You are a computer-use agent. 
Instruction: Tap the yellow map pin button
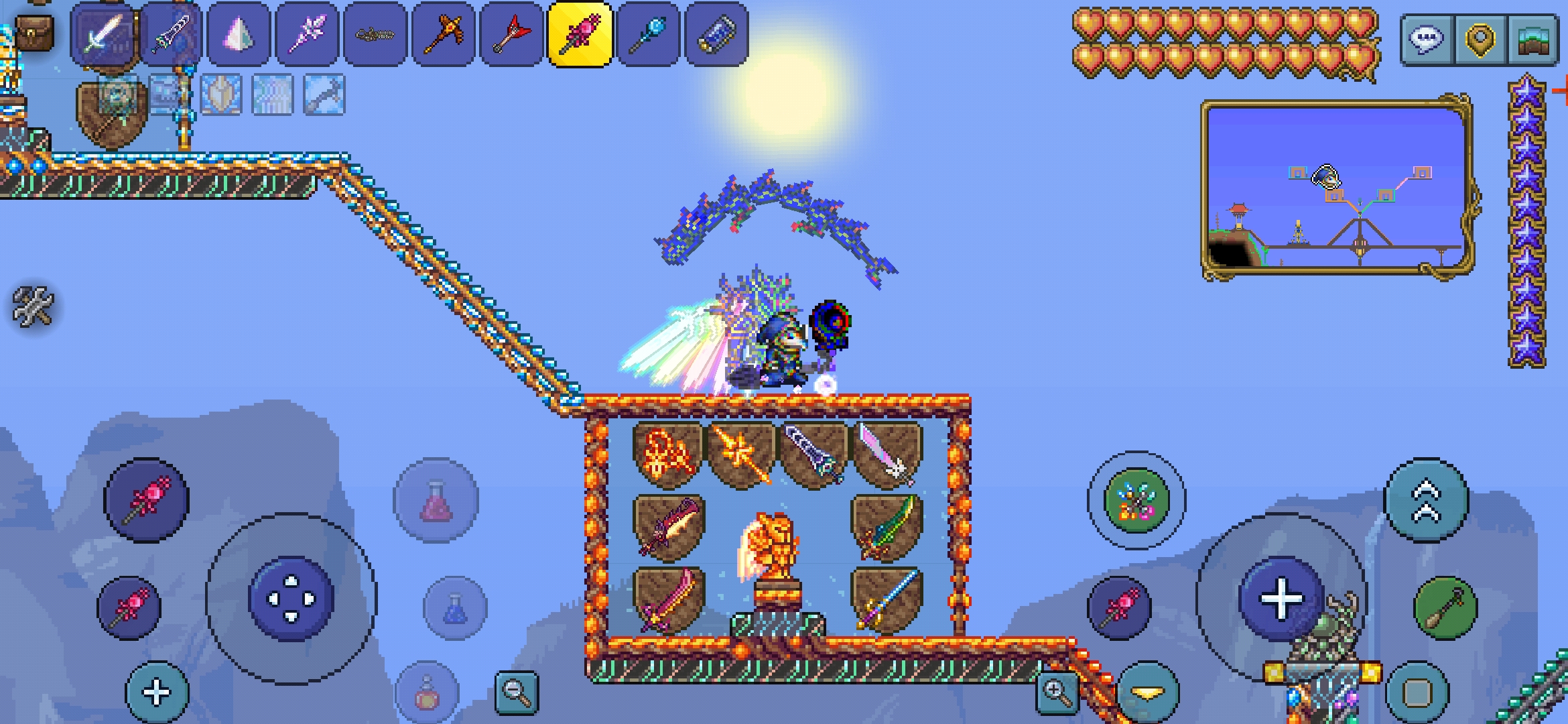(x=1480, y=39)
